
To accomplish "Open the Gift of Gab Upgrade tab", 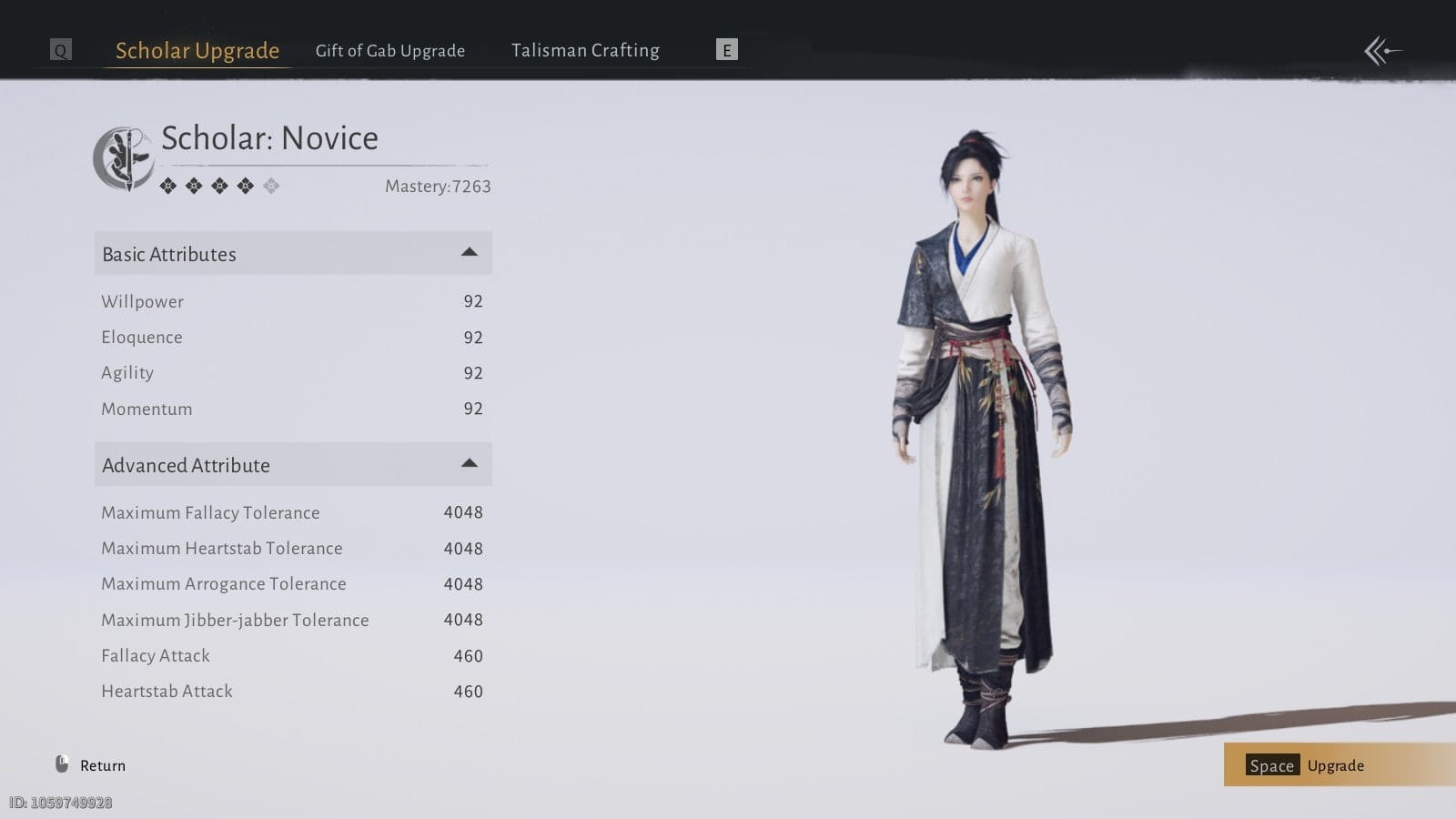I will point(389,51).
